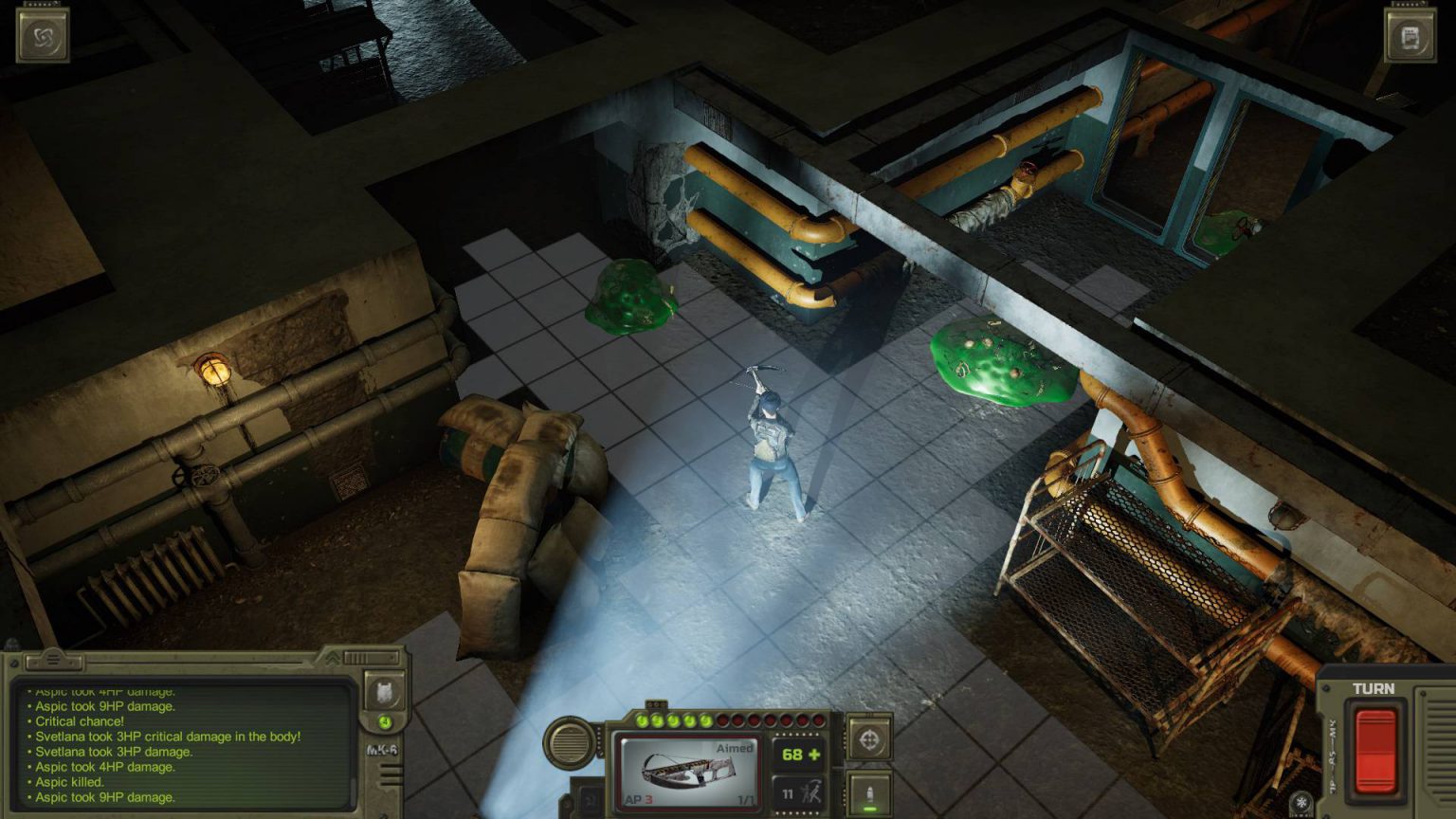The height and width of the screenshot is (819, 1456).
Task: Open the top-right corner journal button
Action: coord(1410,36)
